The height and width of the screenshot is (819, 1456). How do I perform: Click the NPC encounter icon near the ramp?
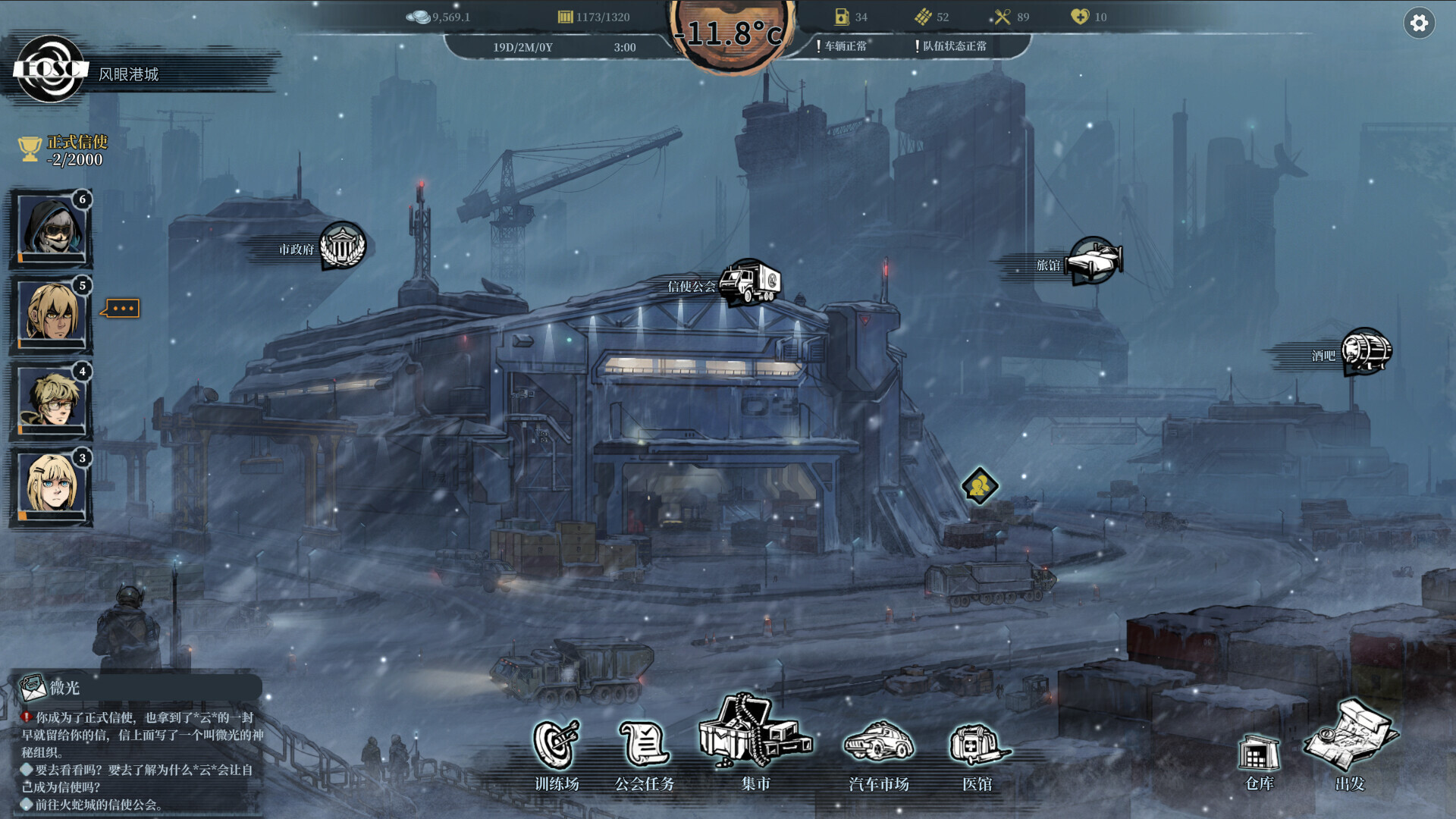pos(979,485)
